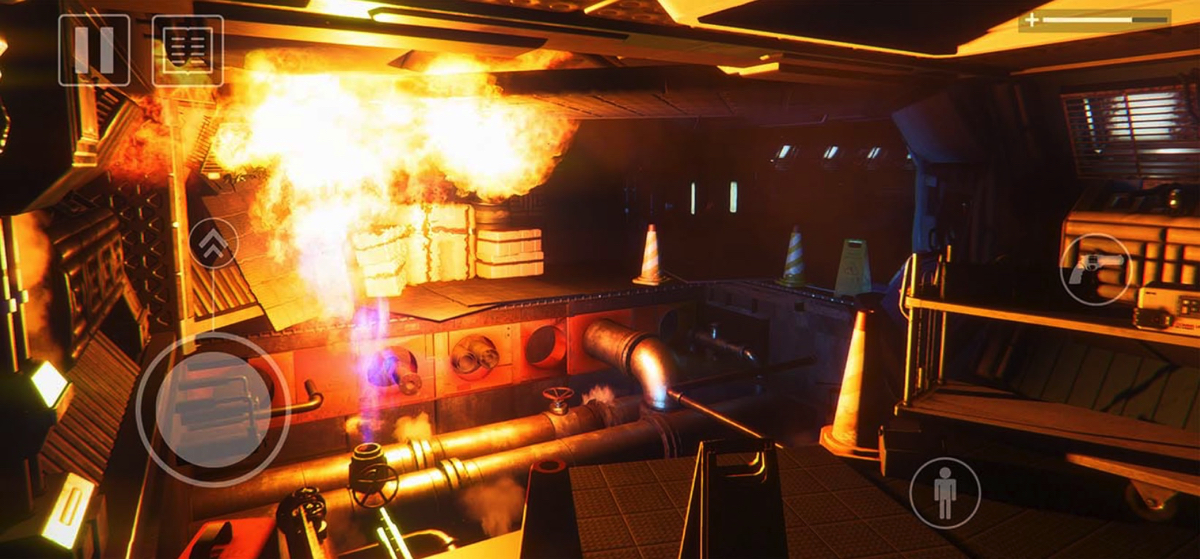
Task: Toggle the standing figure stance button
Action: 944,492
